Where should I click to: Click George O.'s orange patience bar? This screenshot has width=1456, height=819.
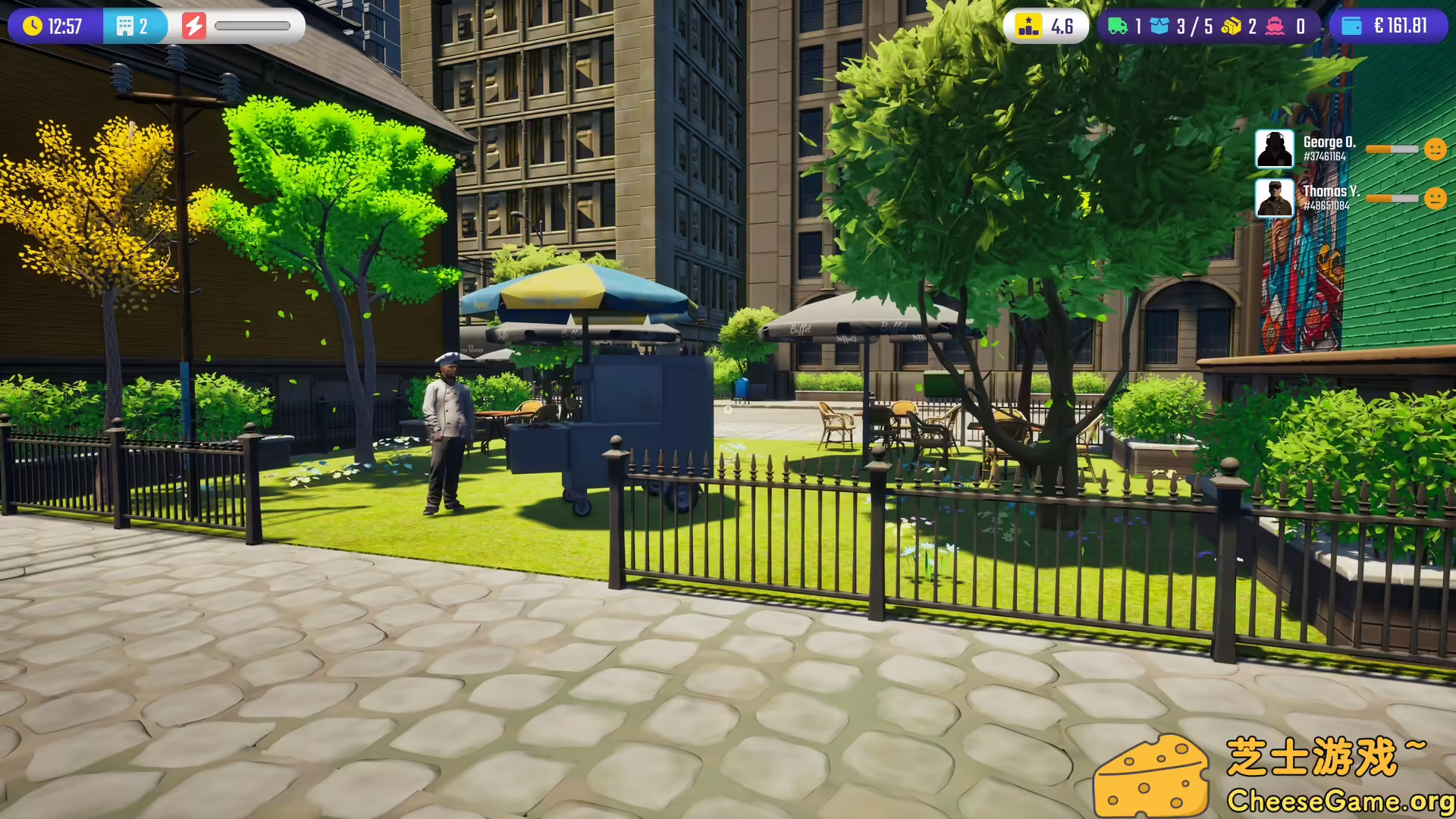pos(1392,149)
